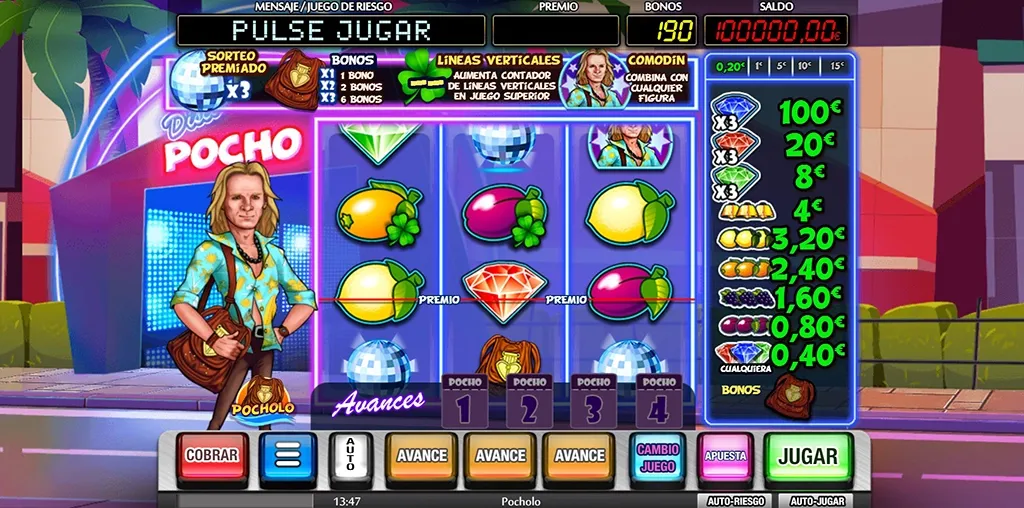
Task: Select the 15€ bet tab
Action: tap(836, 66)
